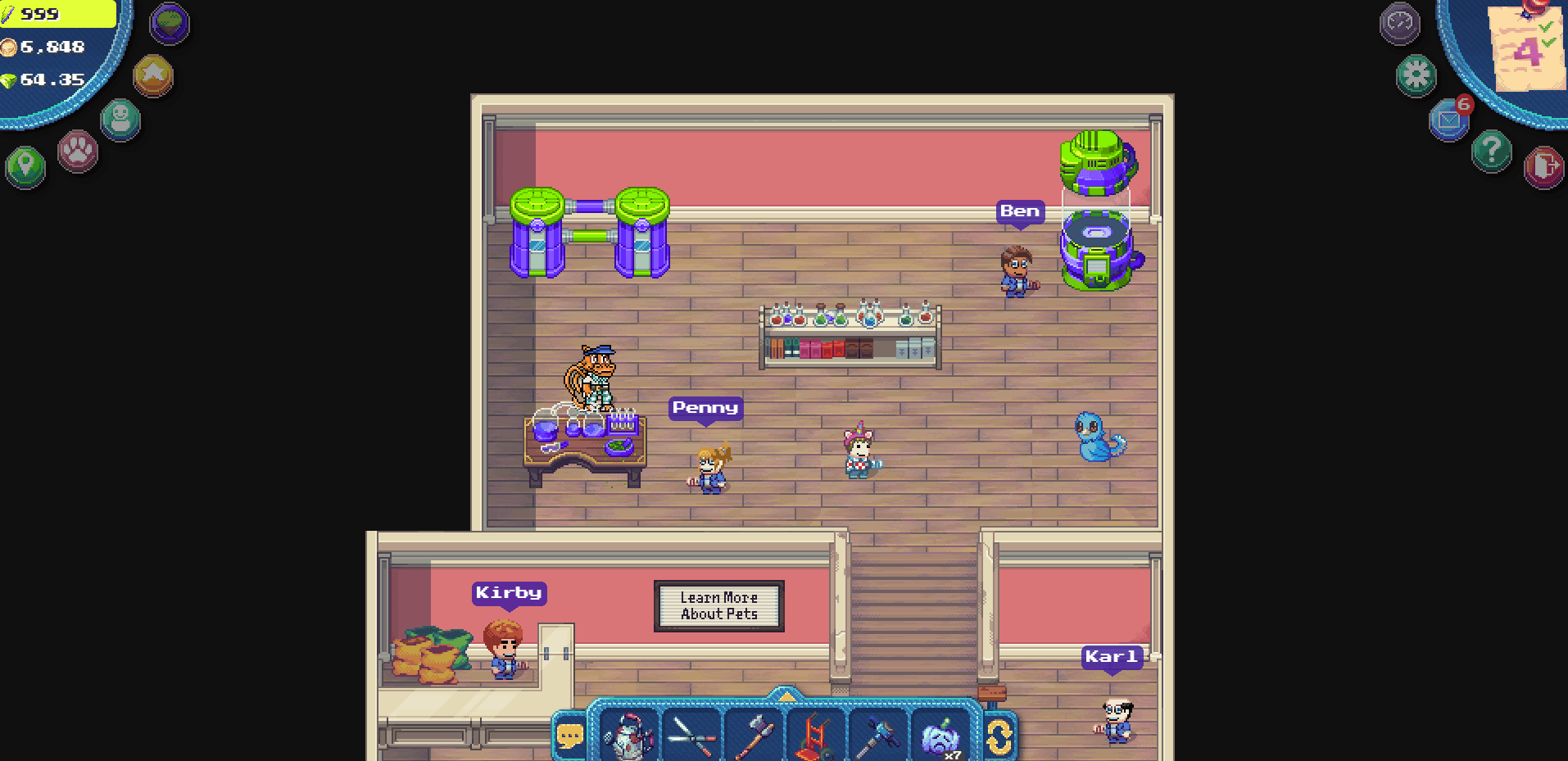Click the Learn More About Pets sign

[718, 605]
